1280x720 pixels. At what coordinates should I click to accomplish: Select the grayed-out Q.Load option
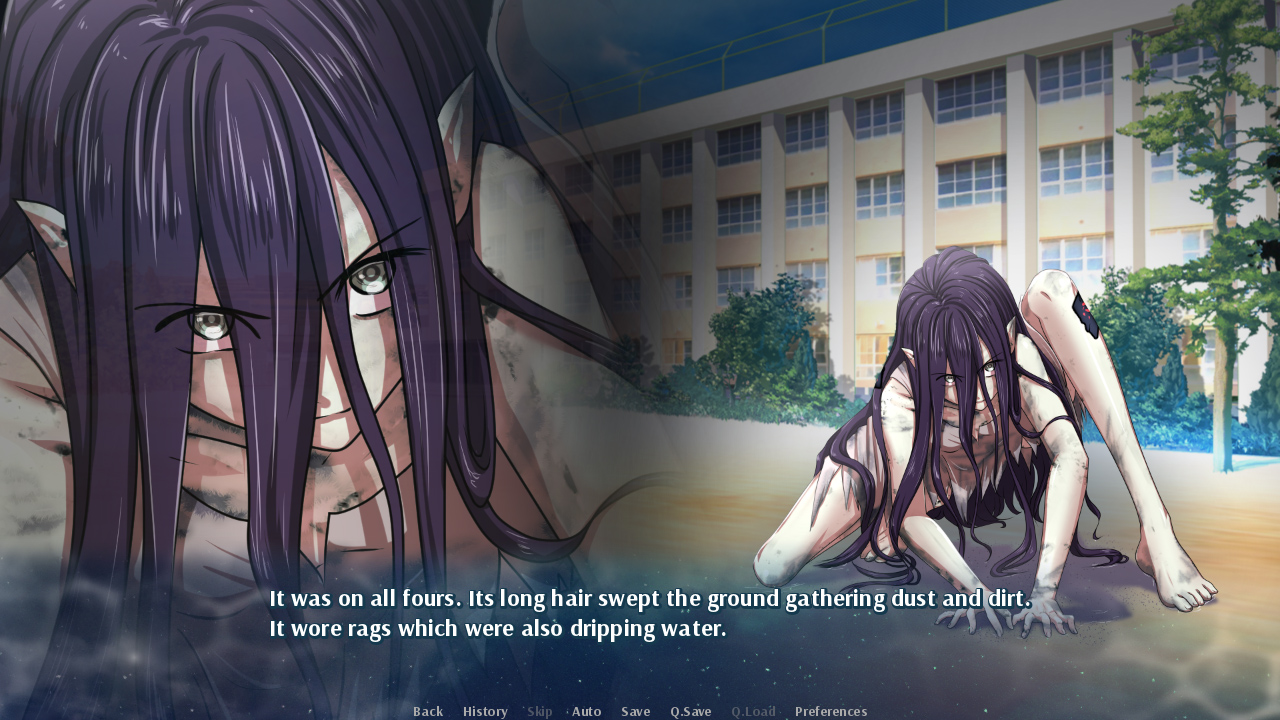(x=753, y=710)
